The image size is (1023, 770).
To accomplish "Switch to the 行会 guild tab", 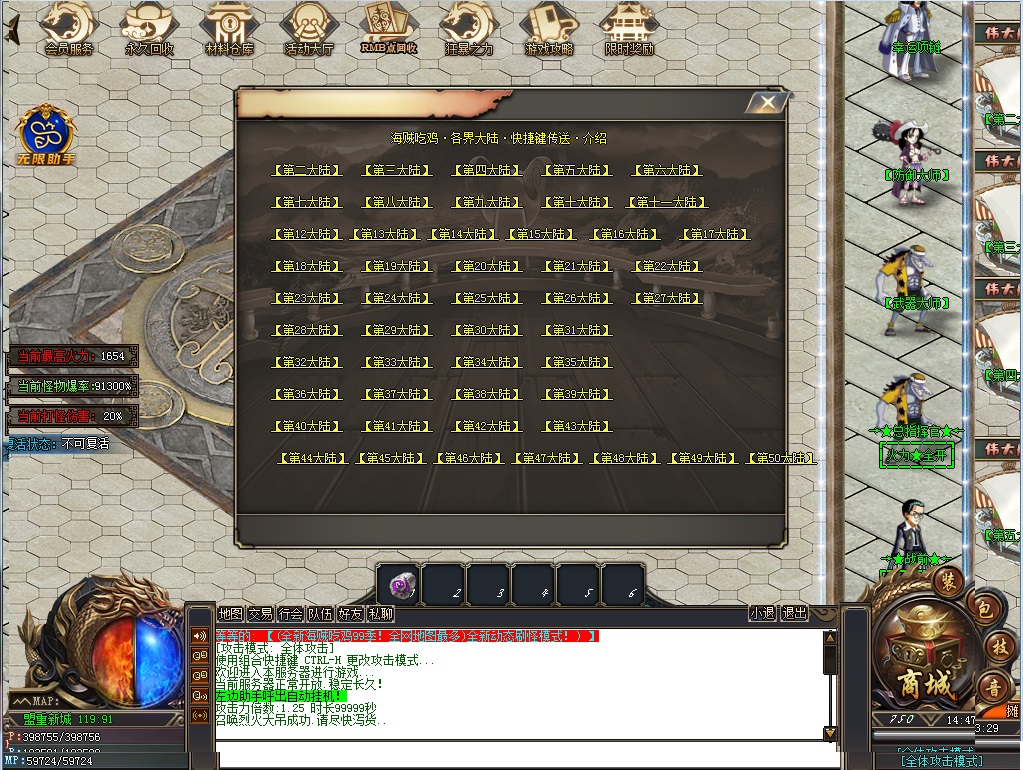I will click(x=290, y=614).
